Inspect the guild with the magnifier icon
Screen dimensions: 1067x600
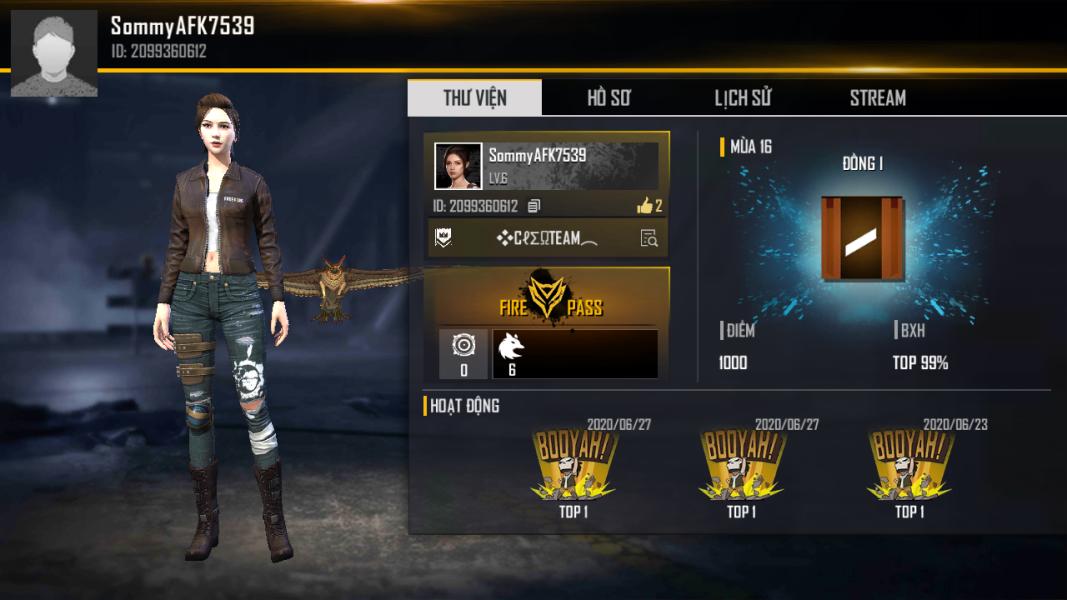pyautogui.click(x=649, y=238)
